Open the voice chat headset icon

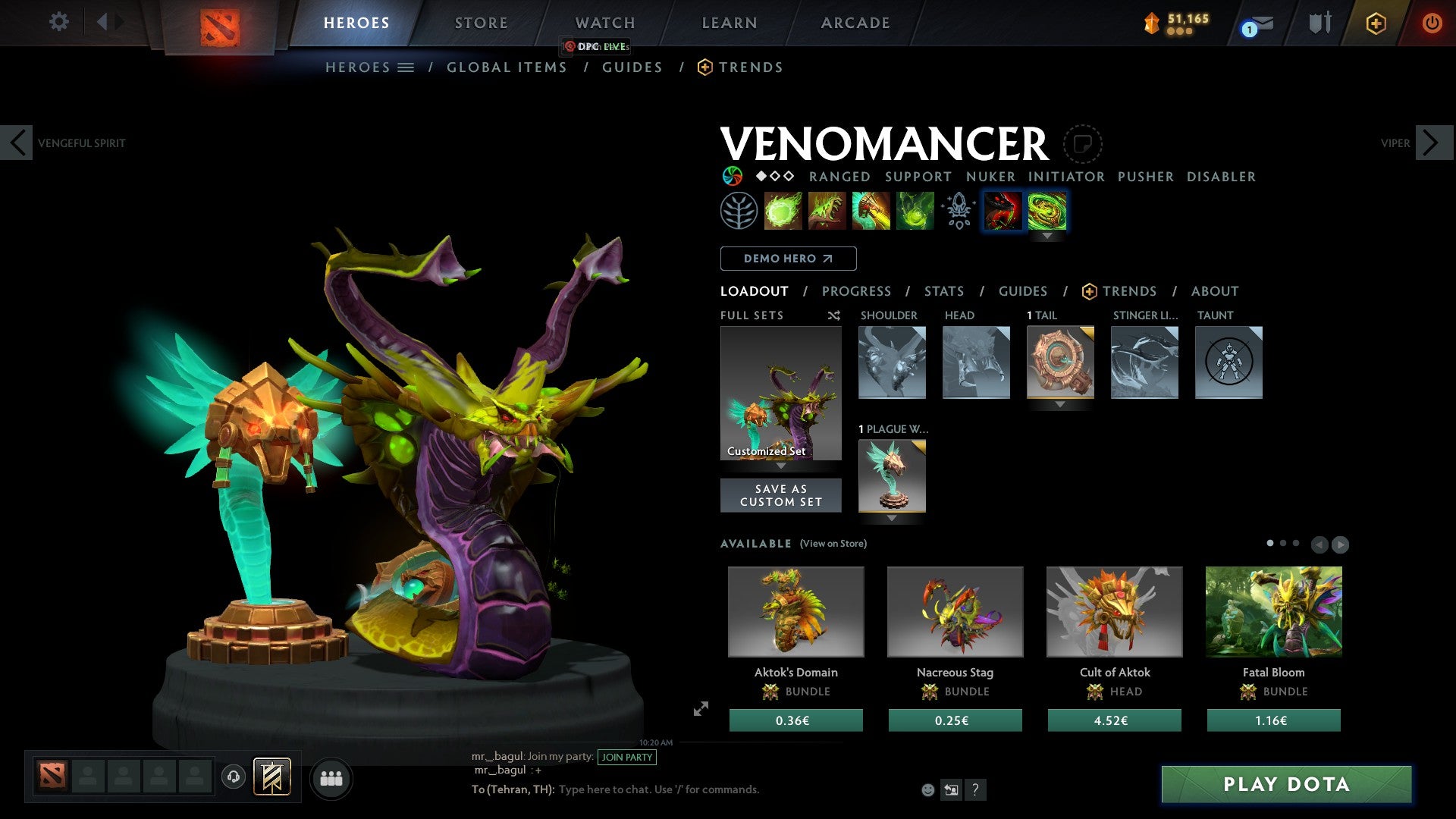[x=234, y=777]
